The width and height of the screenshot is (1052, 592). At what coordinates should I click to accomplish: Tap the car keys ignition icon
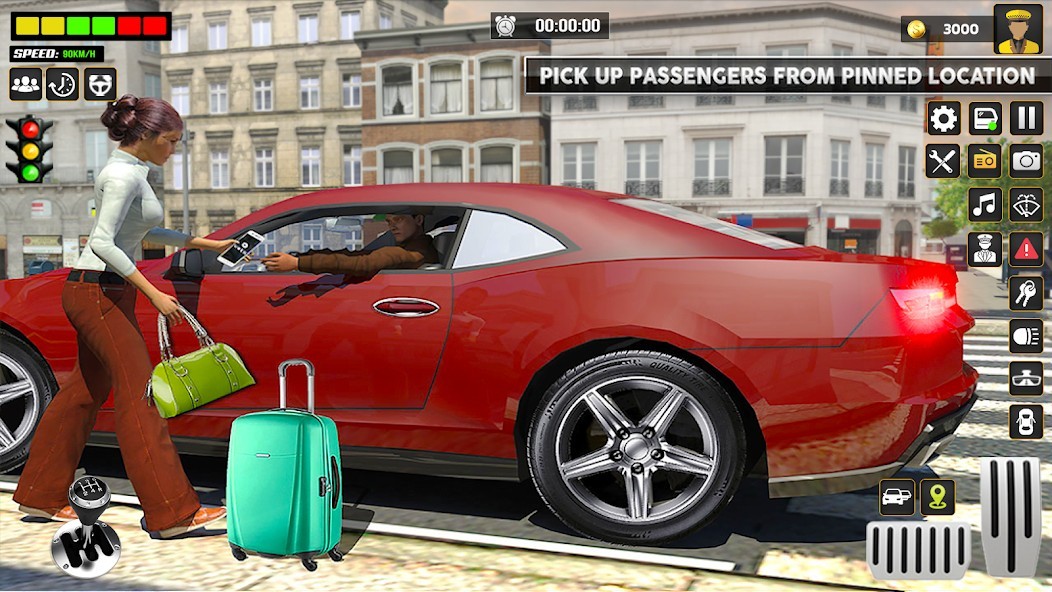point(1026,292)
